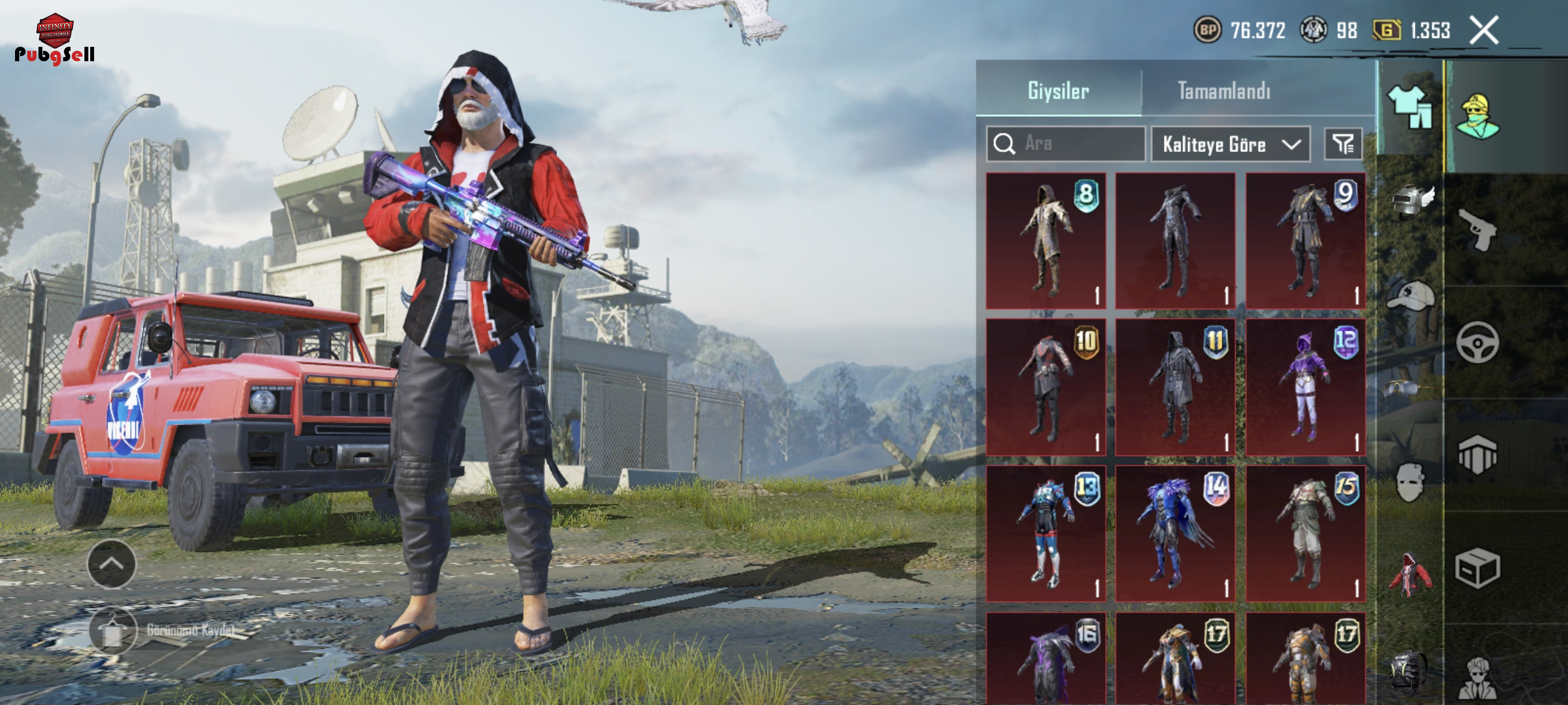The height and width of the screenshot is (705, 1568).
Task: Open the steering wheel vehicle category
Action: tap(1477, 343)
